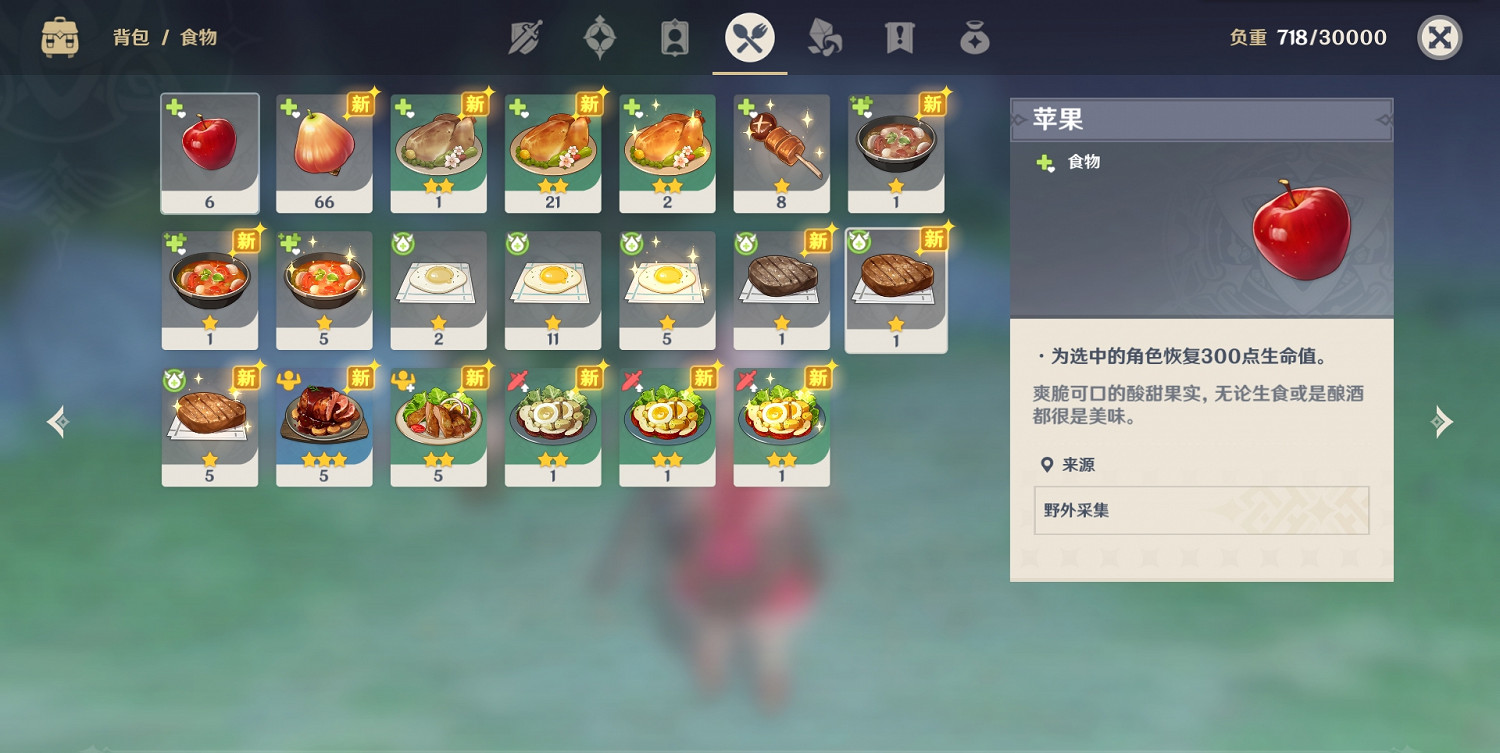The image size is (1500, 753).
Task: Click the 背包 breadcrumb label
Action: (x=130, y=38)
